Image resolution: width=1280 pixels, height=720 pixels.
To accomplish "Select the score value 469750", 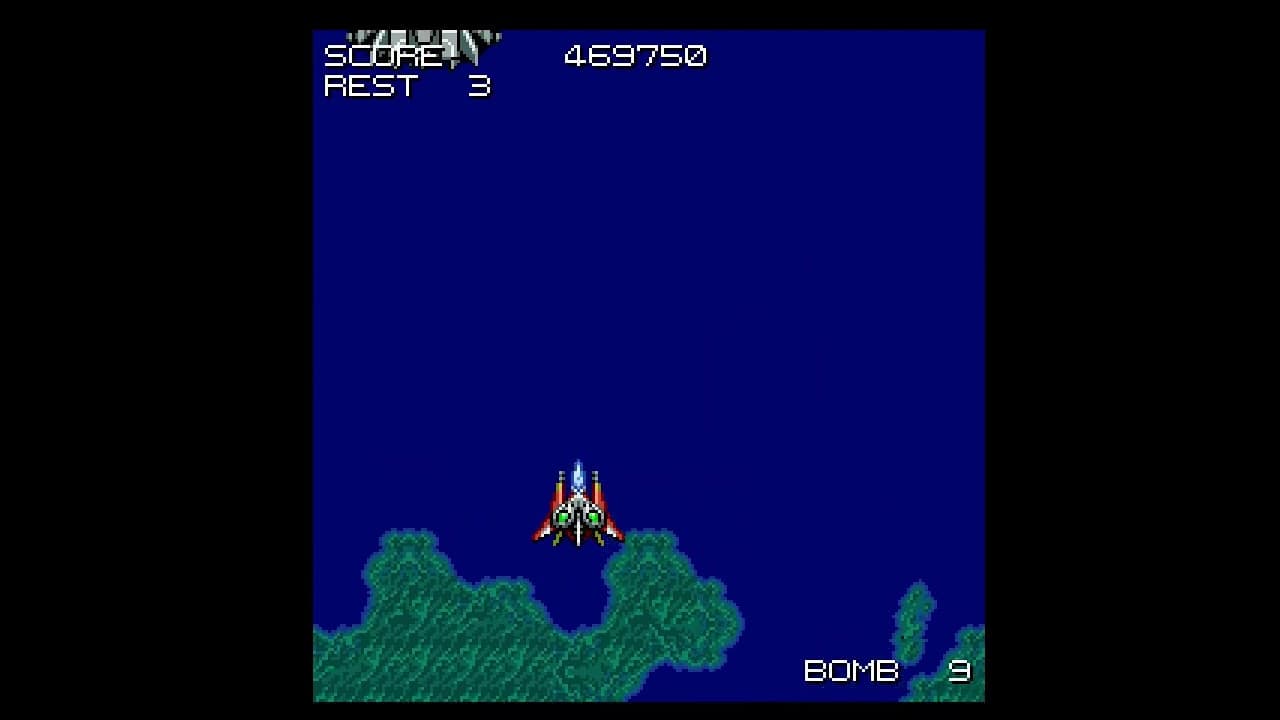I will tap(635, 57).
